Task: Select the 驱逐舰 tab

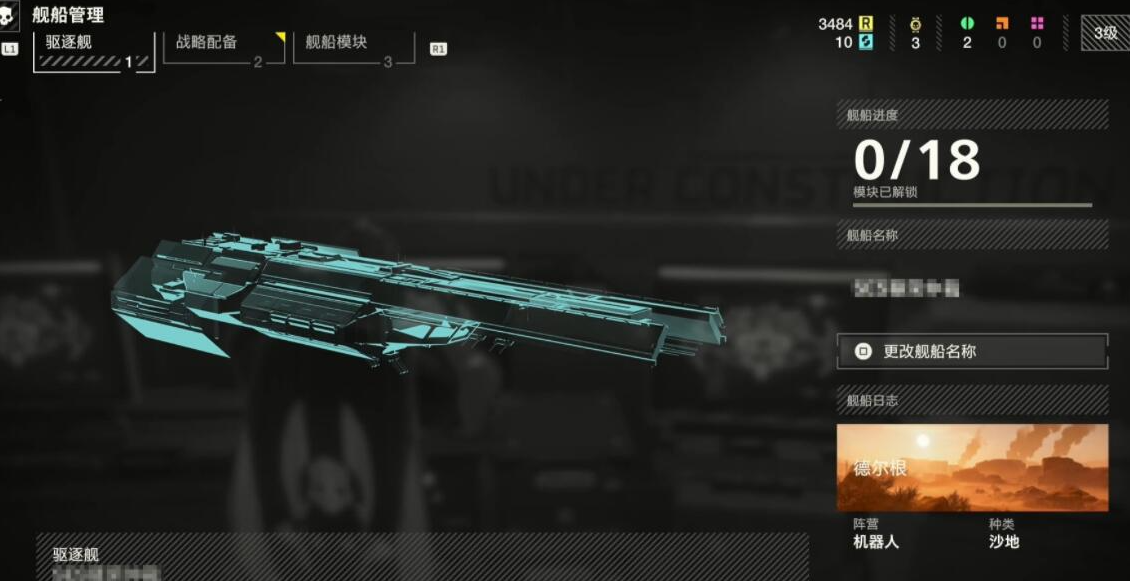Action: point(93,51)
